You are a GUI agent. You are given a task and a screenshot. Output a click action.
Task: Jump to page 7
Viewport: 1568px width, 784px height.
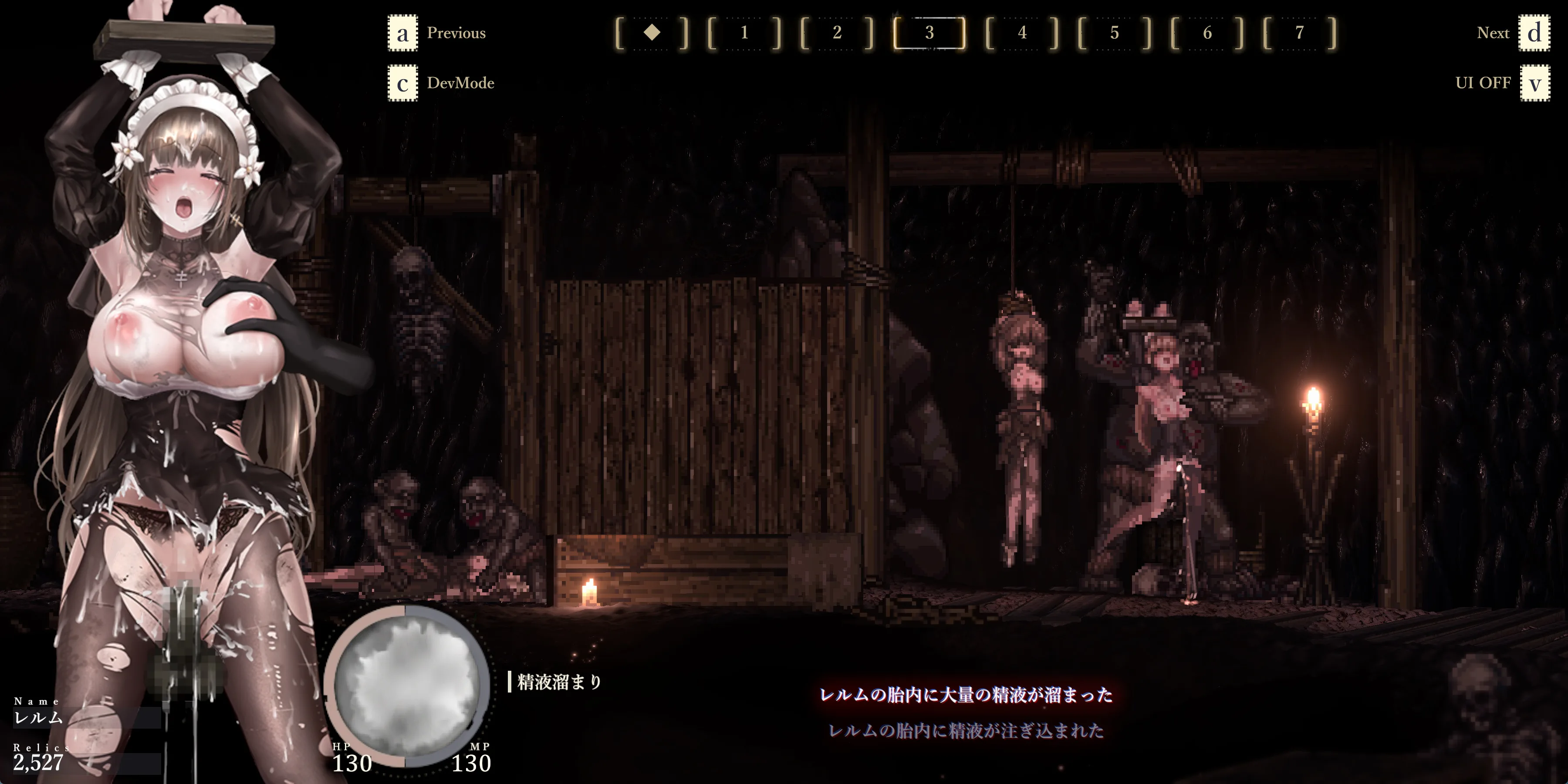click(1300, 33)
